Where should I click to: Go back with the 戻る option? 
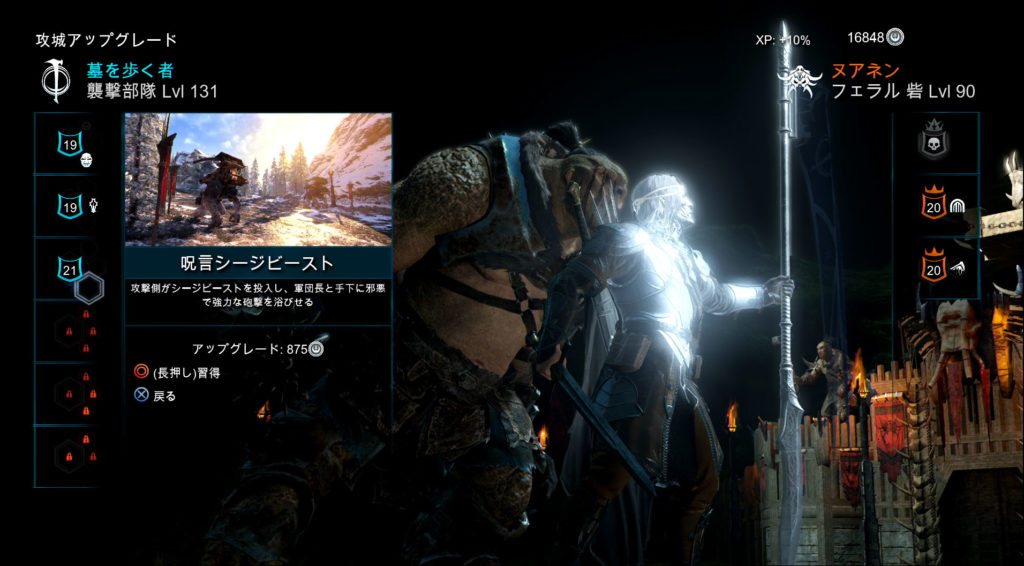pyautogui.click(x=156, y=396)
